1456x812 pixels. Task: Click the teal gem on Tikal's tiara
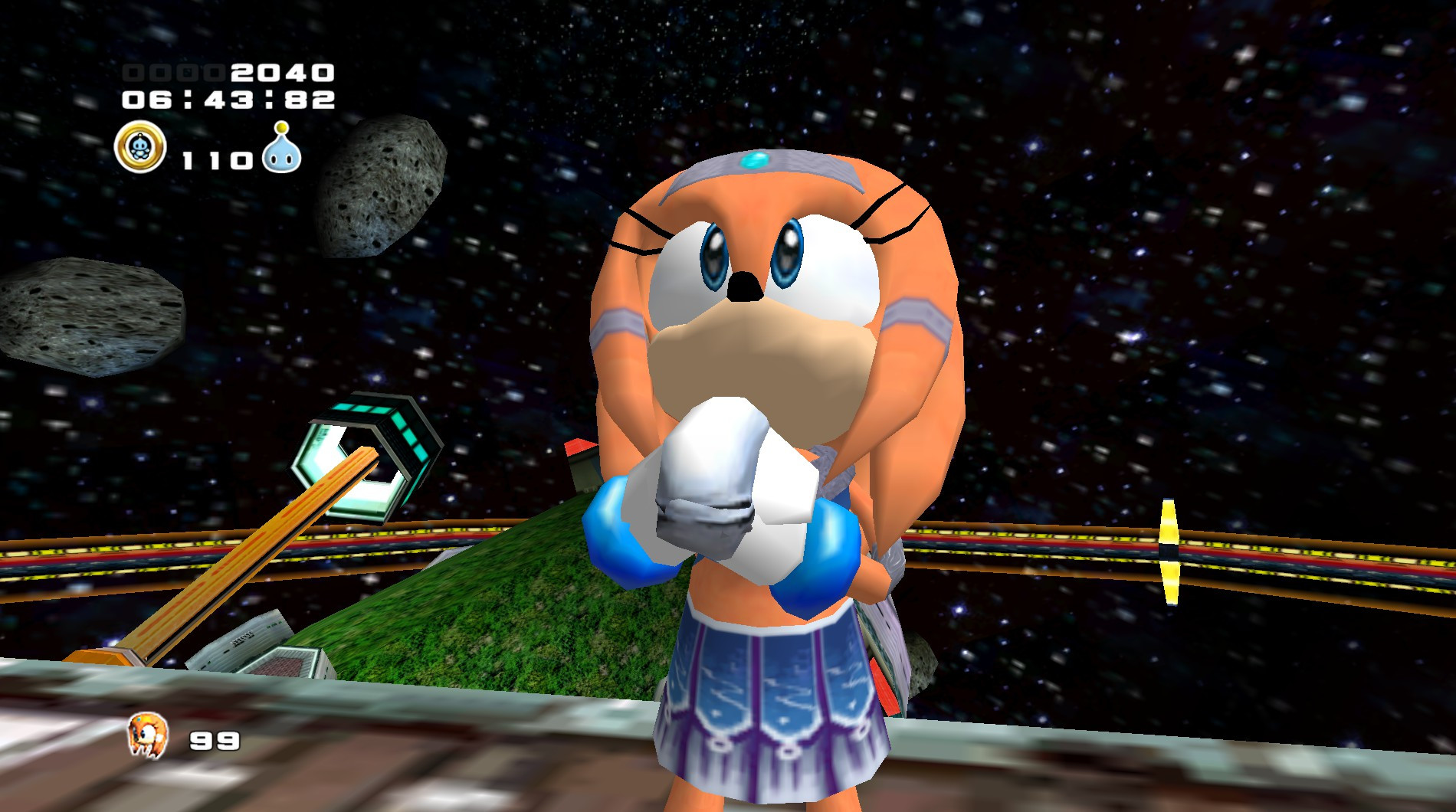(x=755, y=159)
